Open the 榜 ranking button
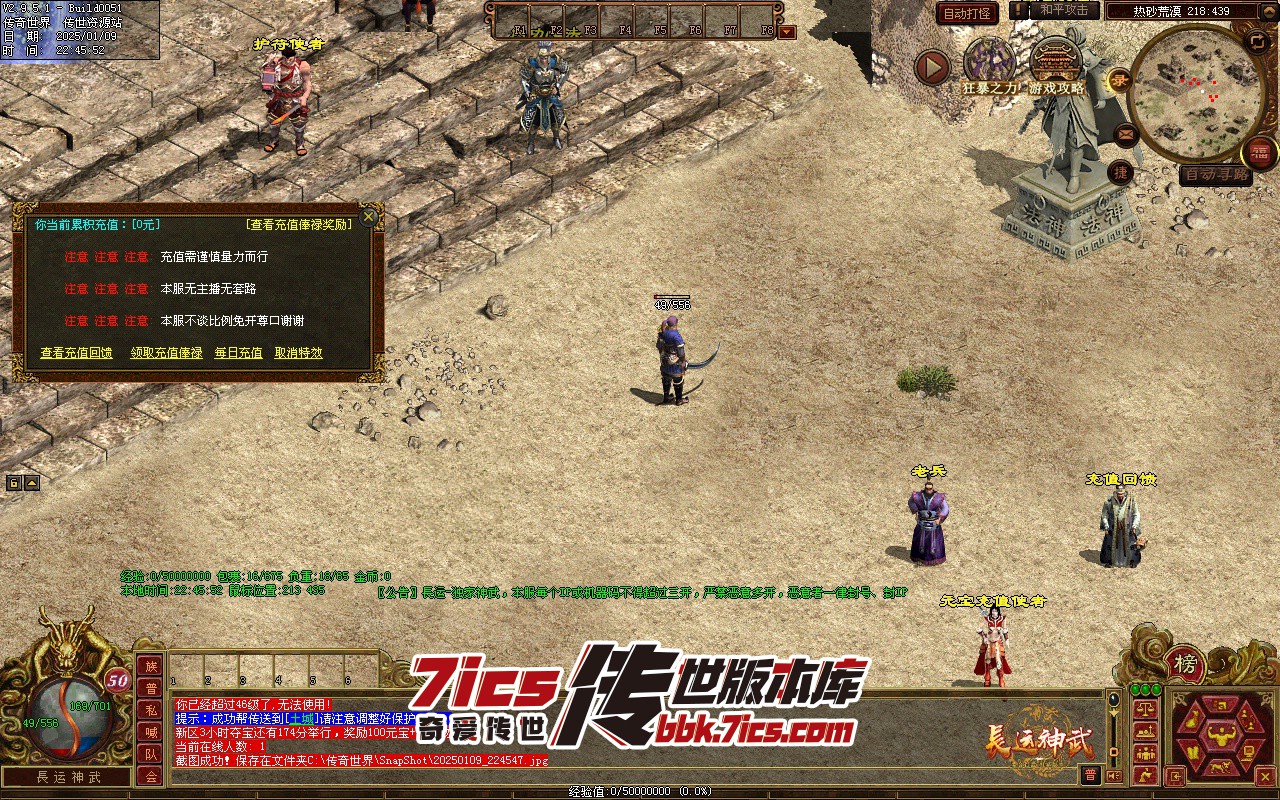The image size is (1280, 800). 1185,663
